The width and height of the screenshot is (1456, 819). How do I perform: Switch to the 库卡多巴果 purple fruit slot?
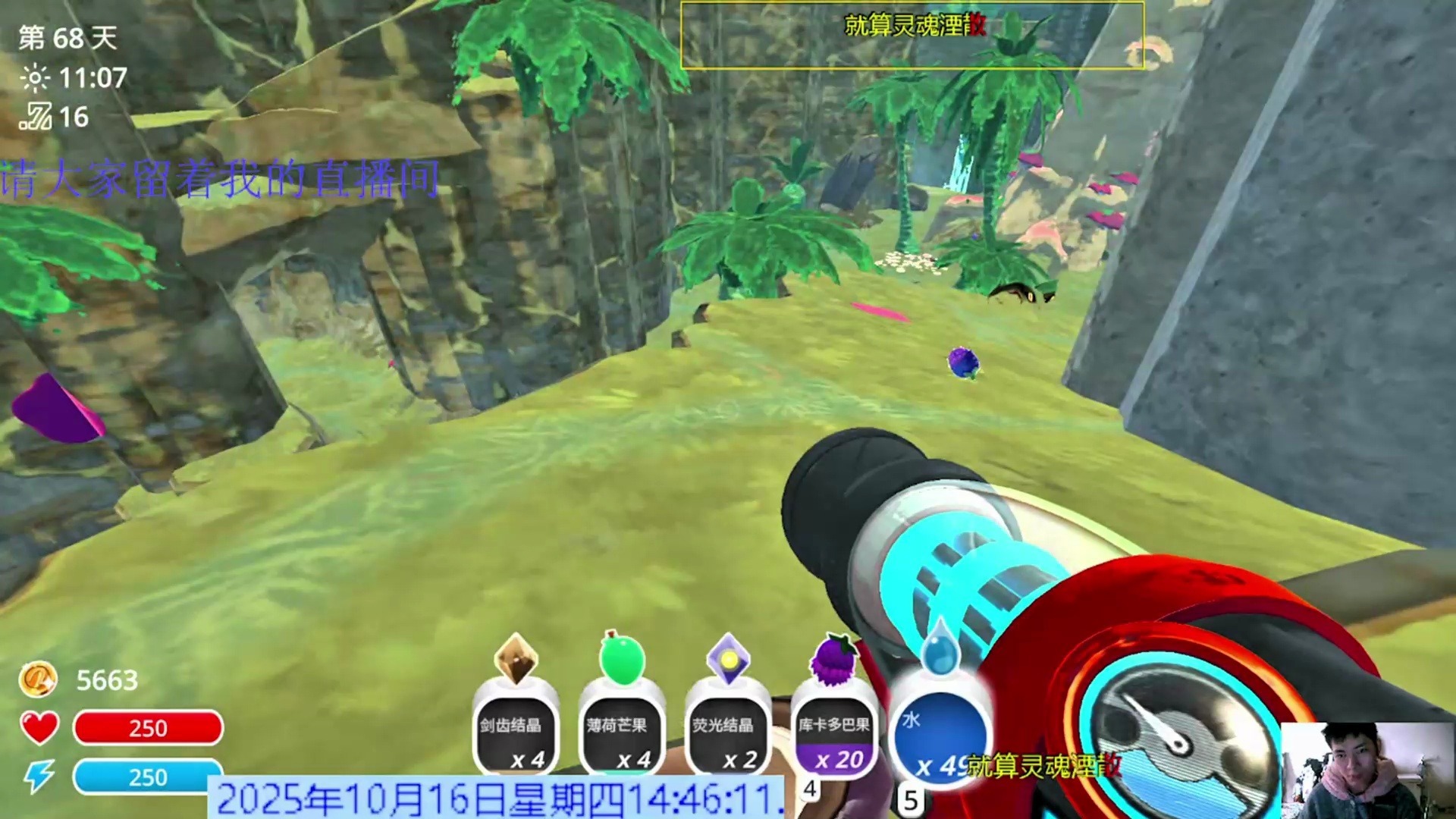[x=833, y=733]
